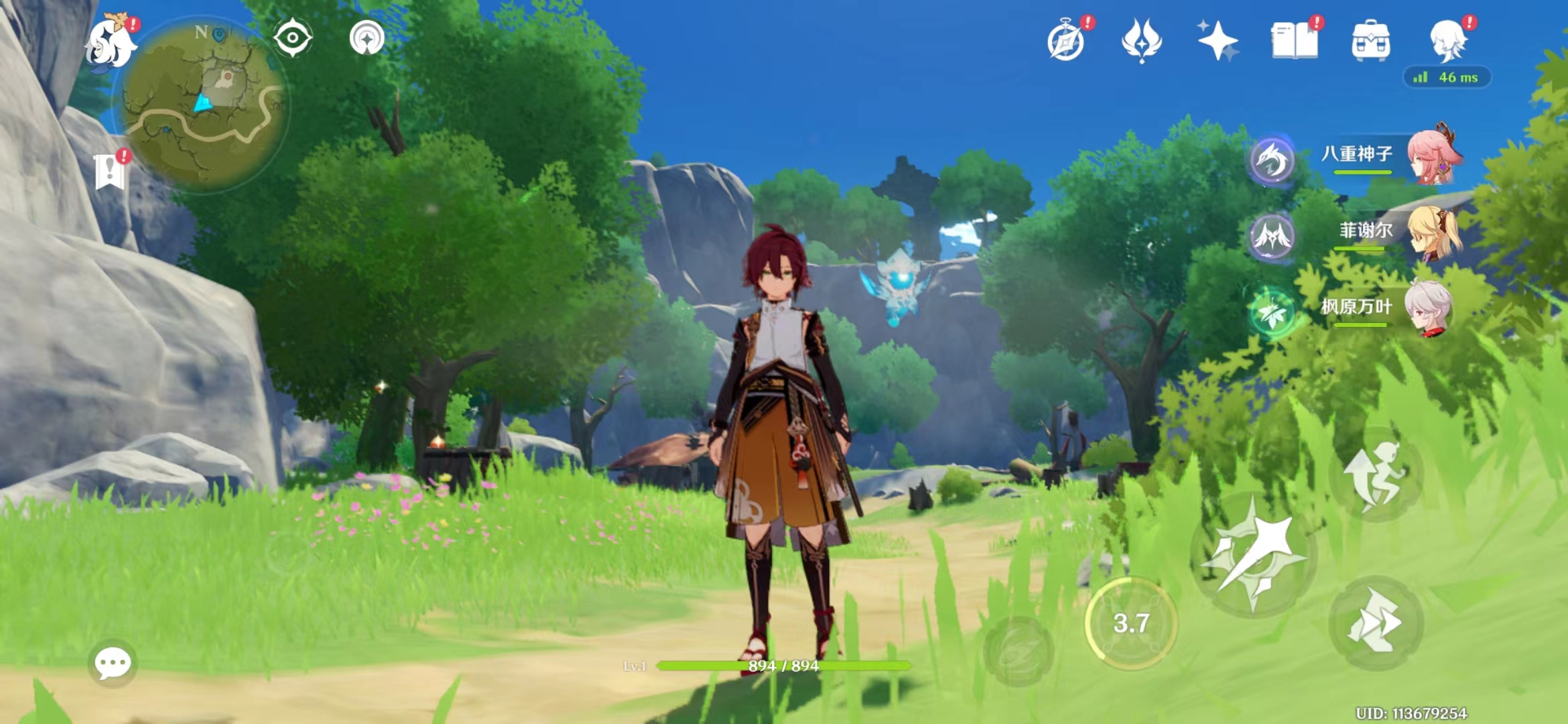Tap the normal attack star button

tap(1253, 555)
